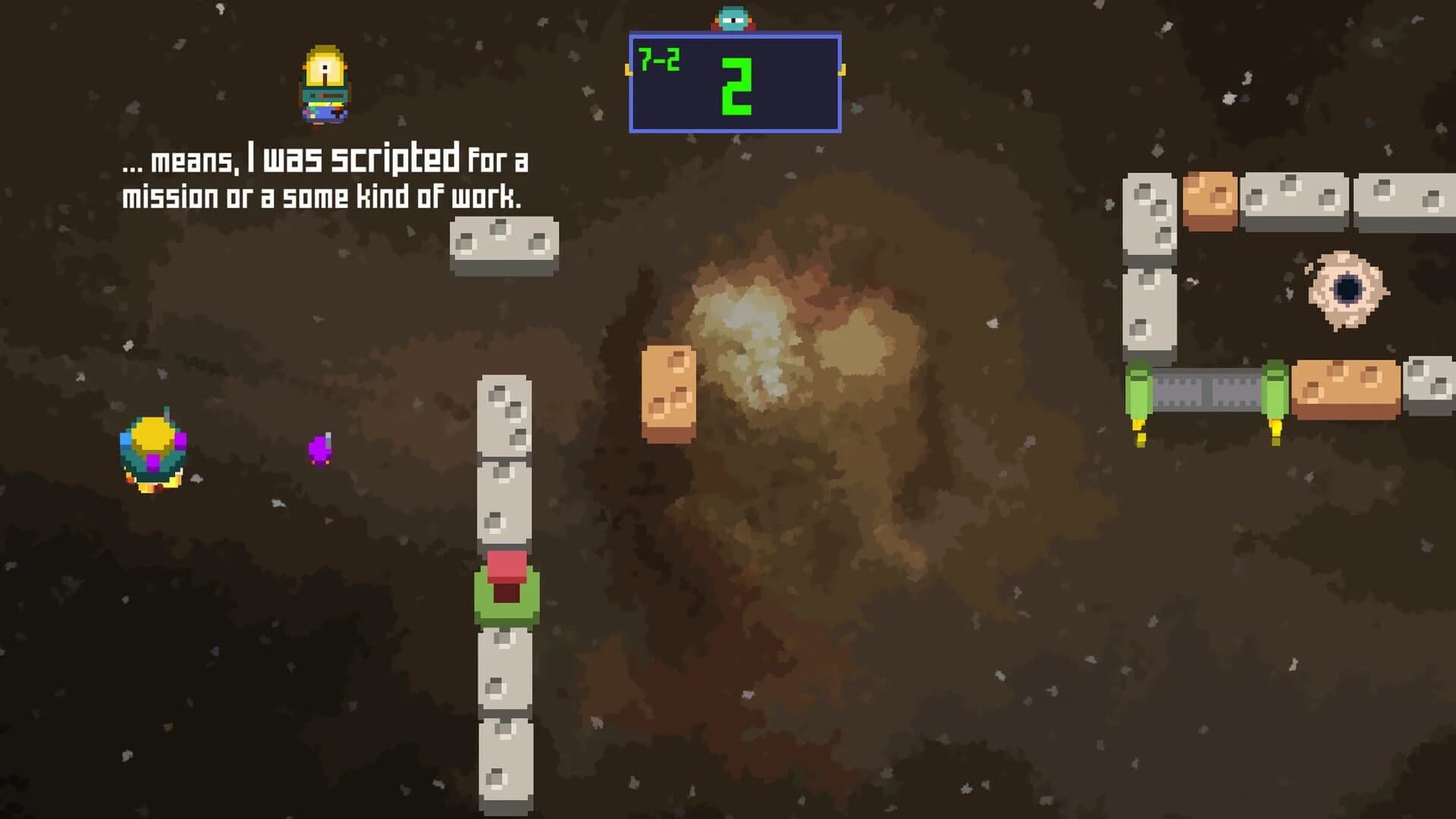Expand the scoreboard display panel
This screenshot has height=819, width=1456.
click(734, 81)
